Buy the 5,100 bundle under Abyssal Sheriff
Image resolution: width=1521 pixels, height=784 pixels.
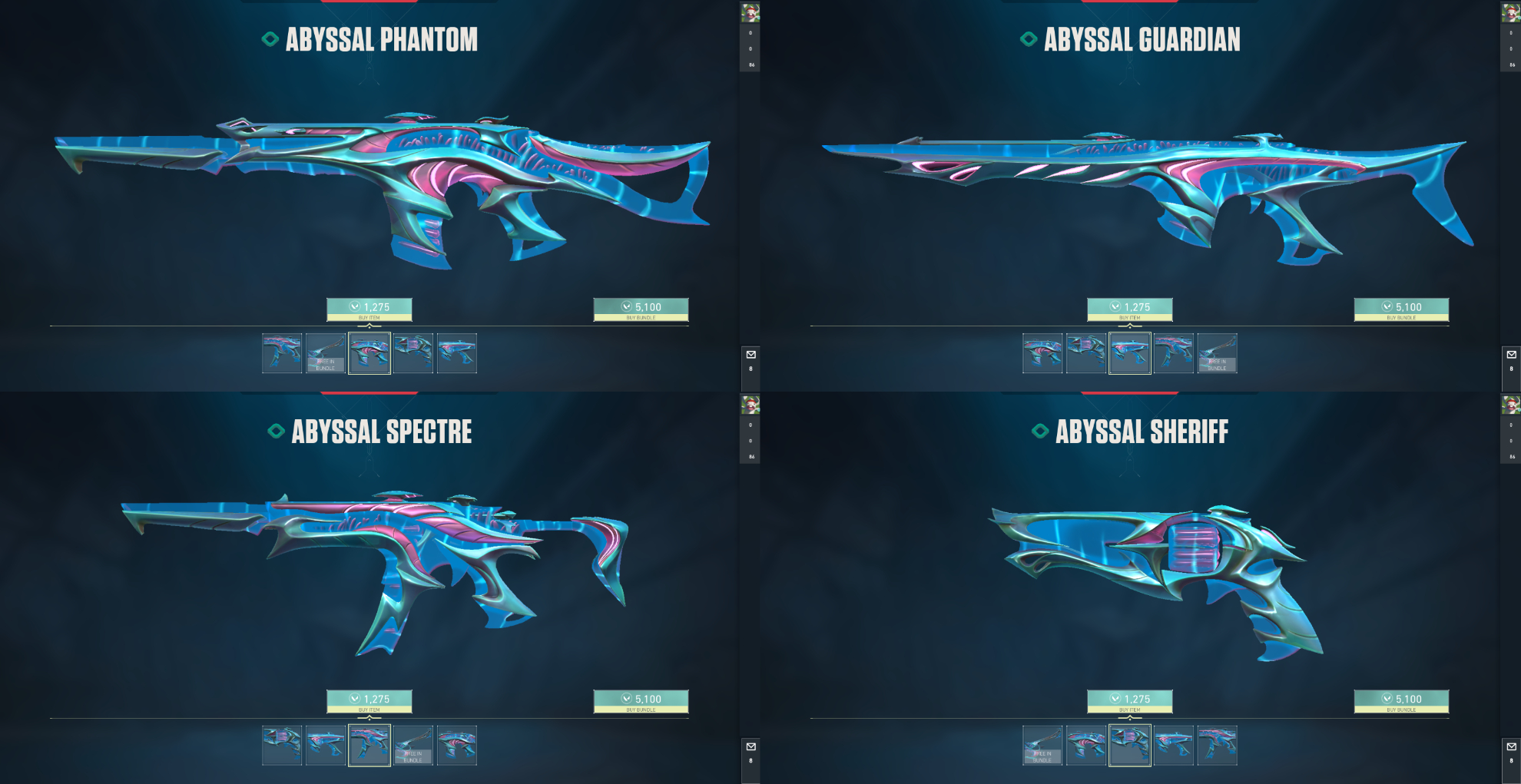[x=1401, y=701]
